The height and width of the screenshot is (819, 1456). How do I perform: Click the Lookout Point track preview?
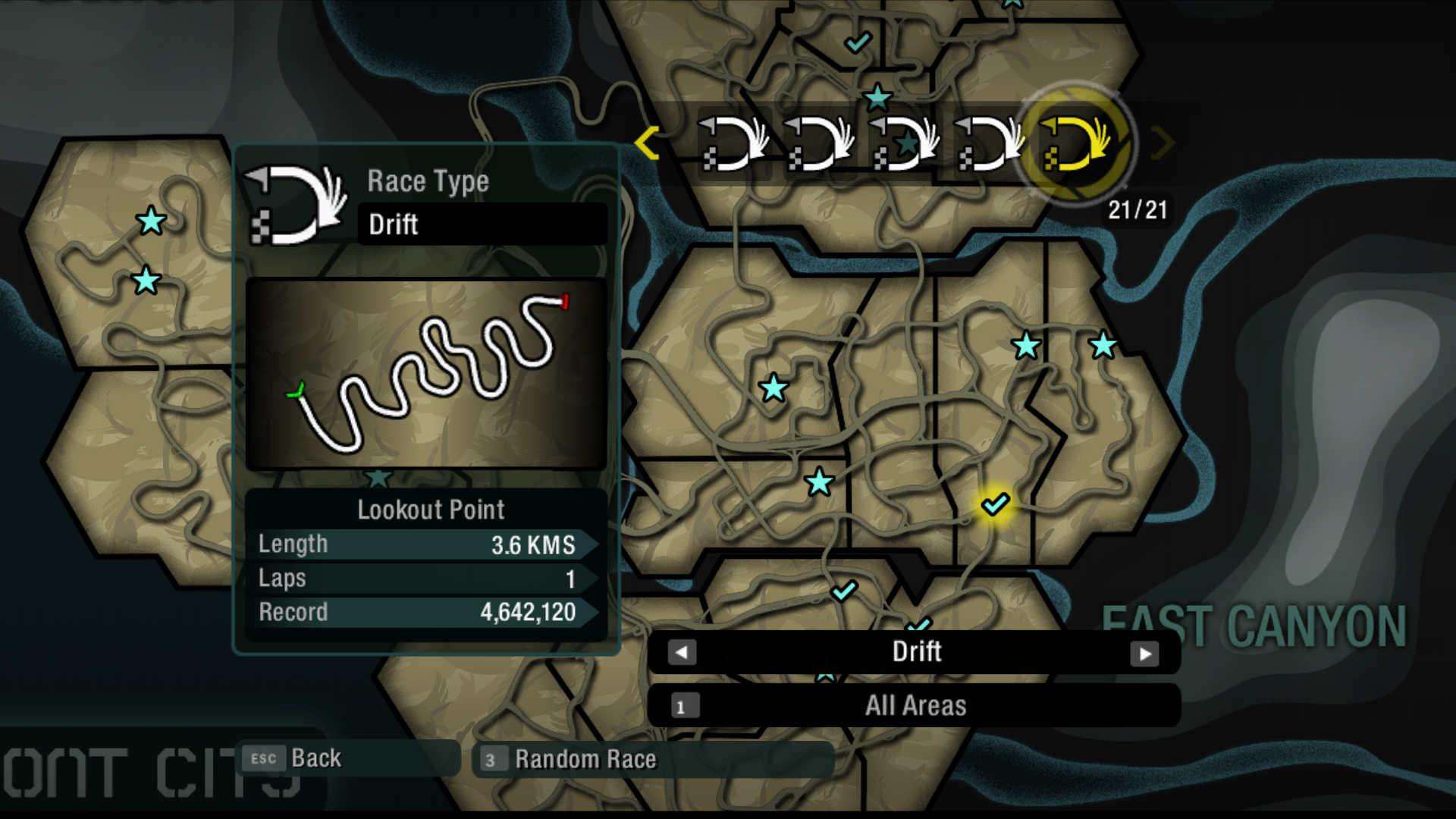(426, 373)
